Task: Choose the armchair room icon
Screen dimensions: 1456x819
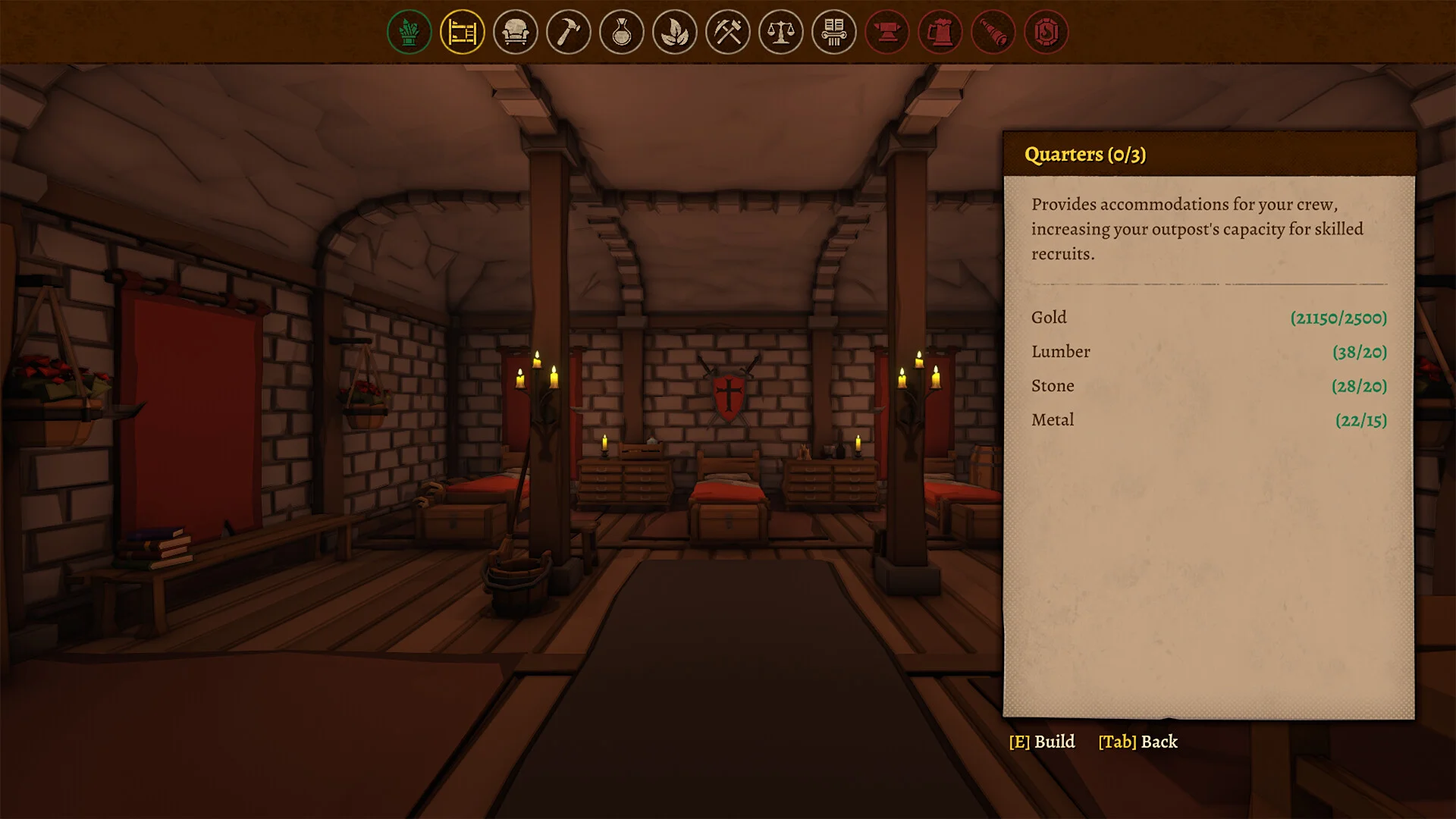Action: click(x=516, y=32)
